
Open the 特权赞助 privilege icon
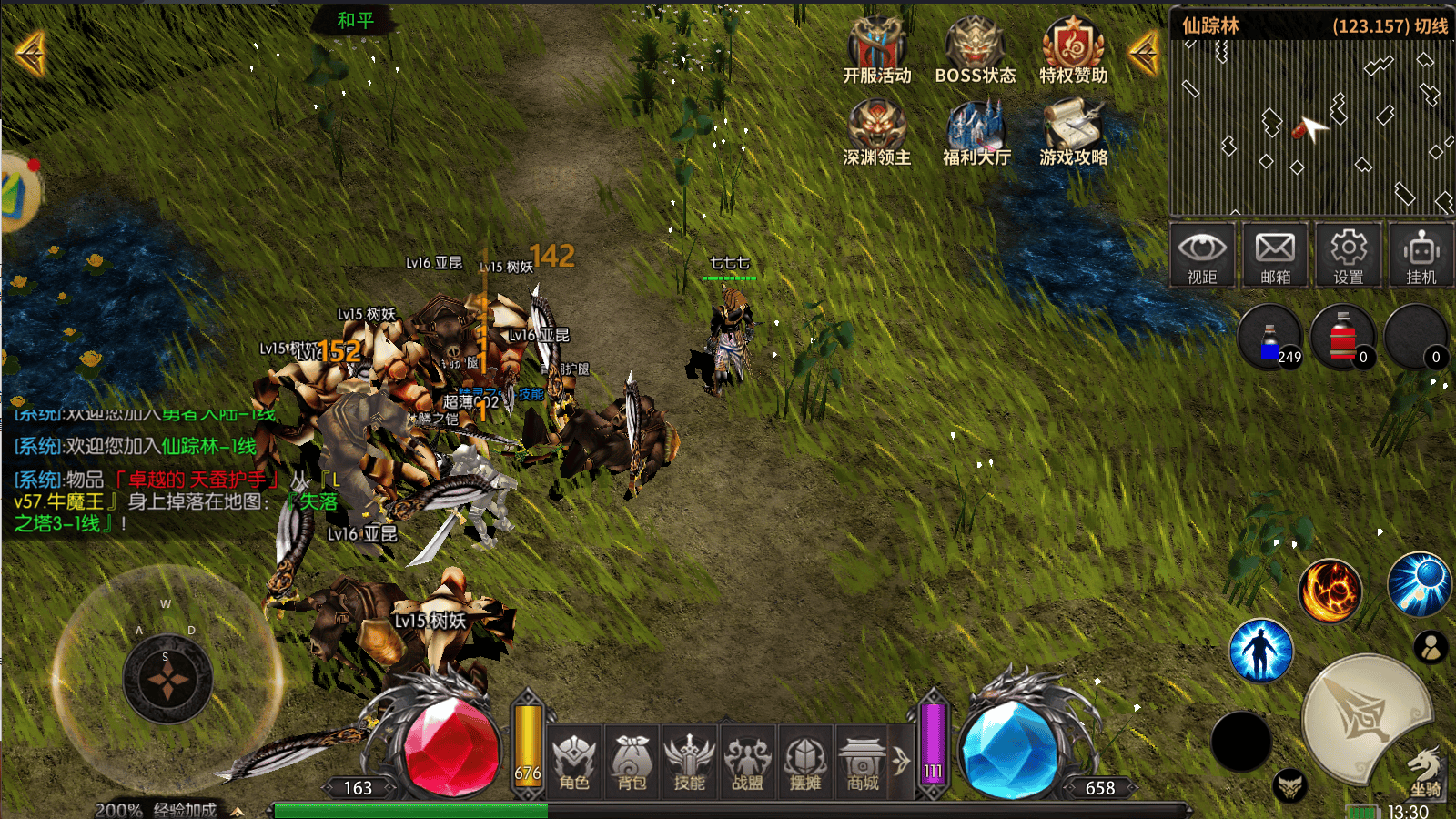pyautogui.click(x=1073, y=52)
